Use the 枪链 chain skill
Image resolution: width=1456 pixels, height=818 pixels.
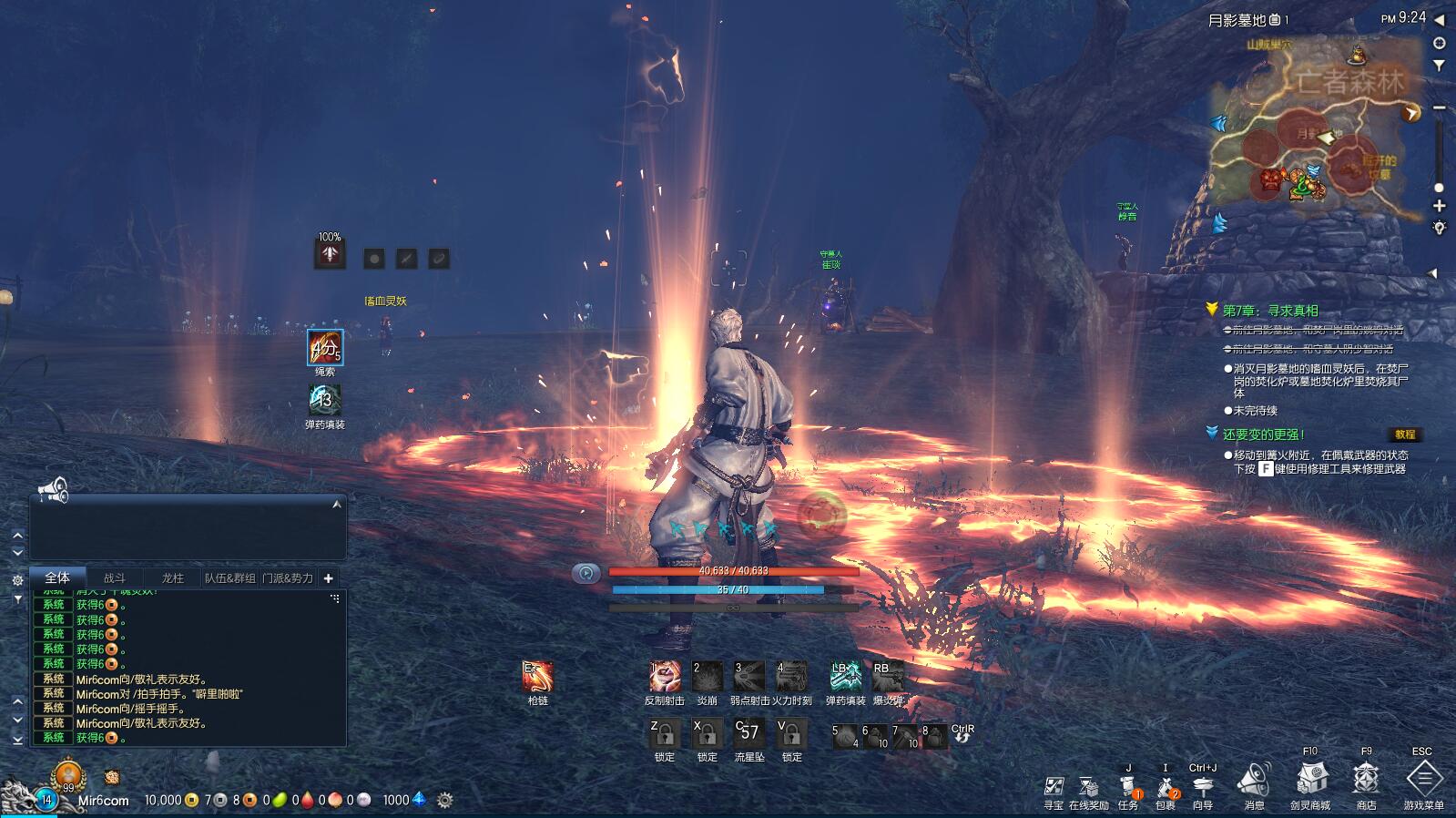coord(537,677)
